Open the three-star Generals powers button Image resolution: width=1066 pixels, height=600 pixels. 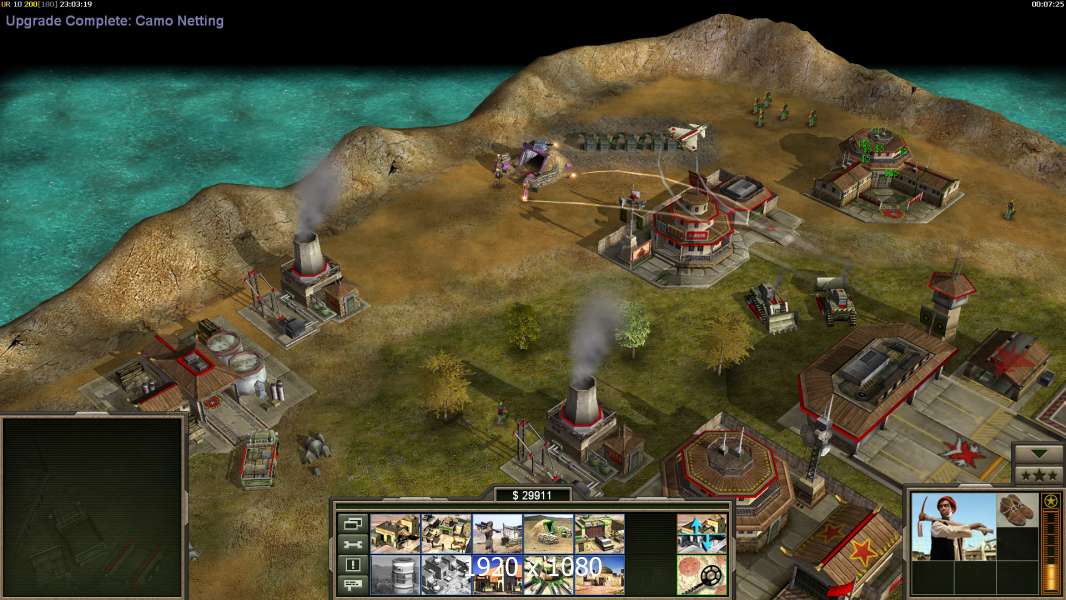(1038, 475)
